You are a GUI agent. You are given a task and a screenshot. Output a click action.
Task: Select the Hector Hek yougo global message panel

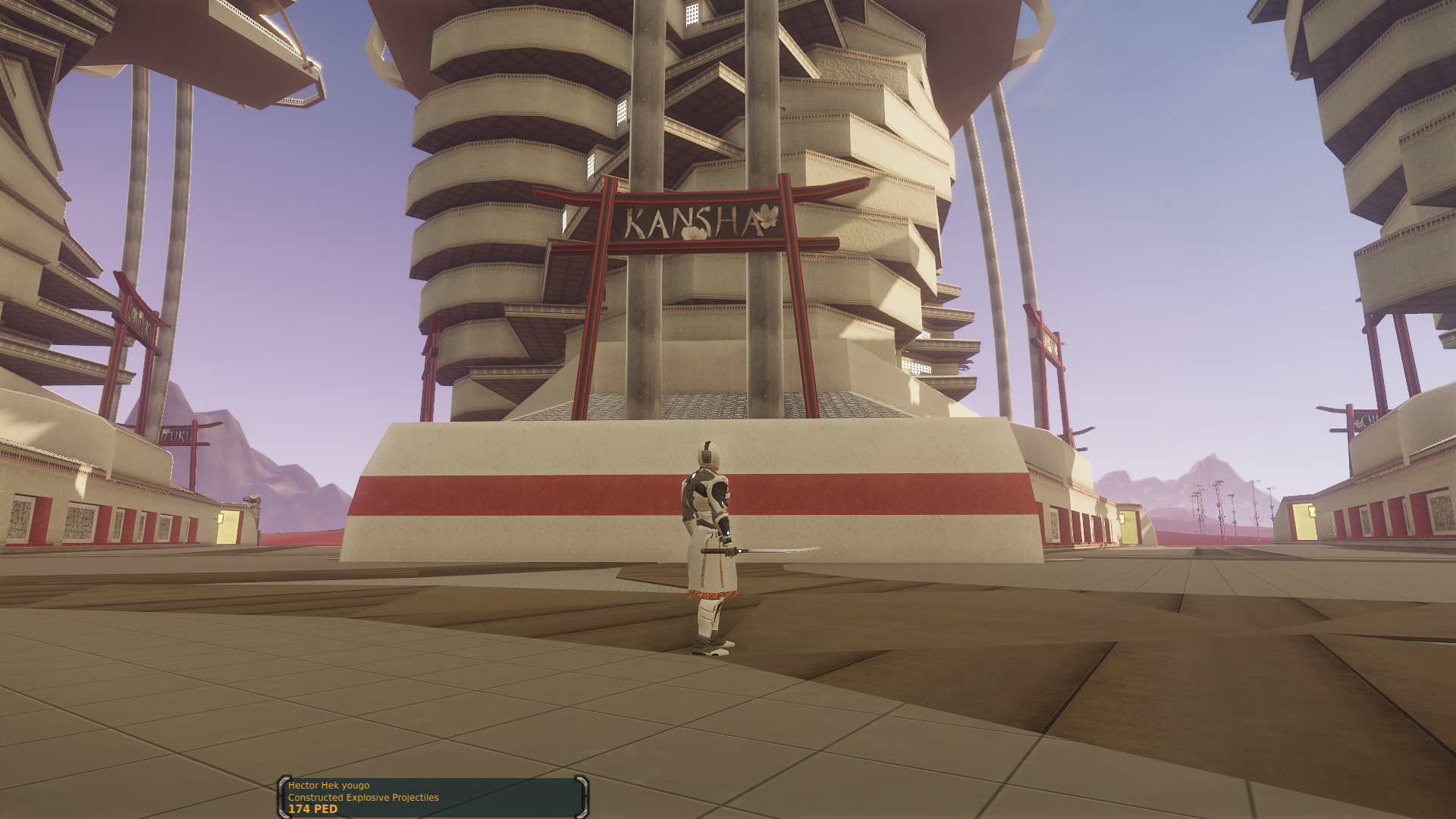point(433,797)
